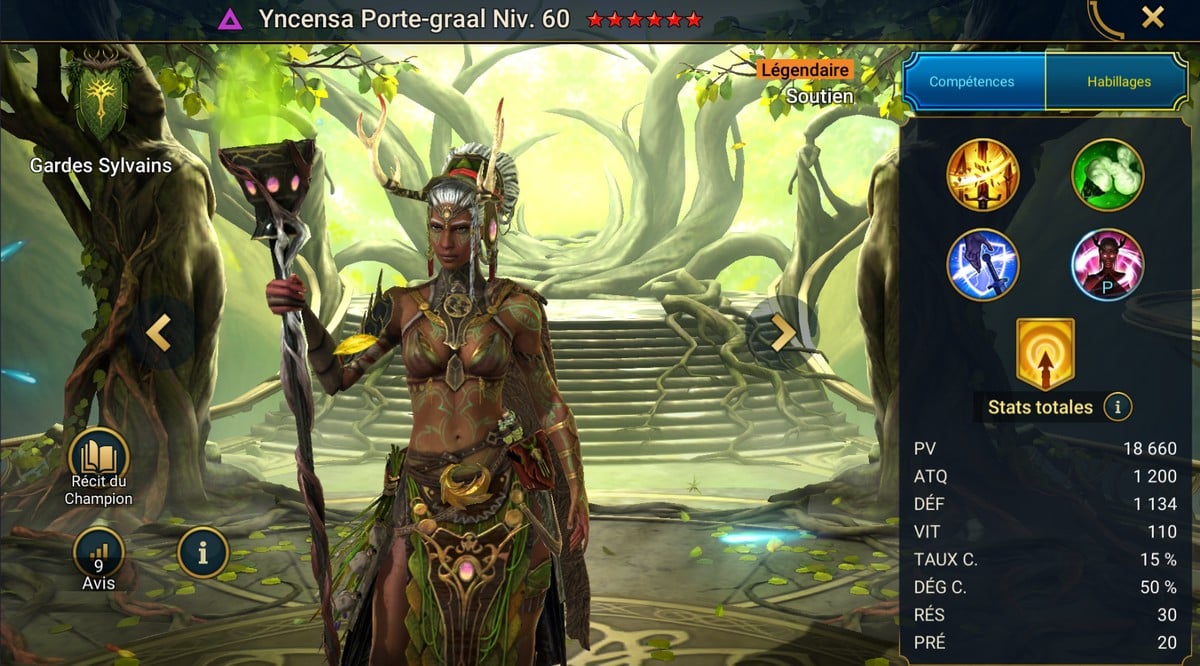Viewport: 1200px width, 666px height.
Task: View the golden aura banner icon
Action: (1045, 354)
